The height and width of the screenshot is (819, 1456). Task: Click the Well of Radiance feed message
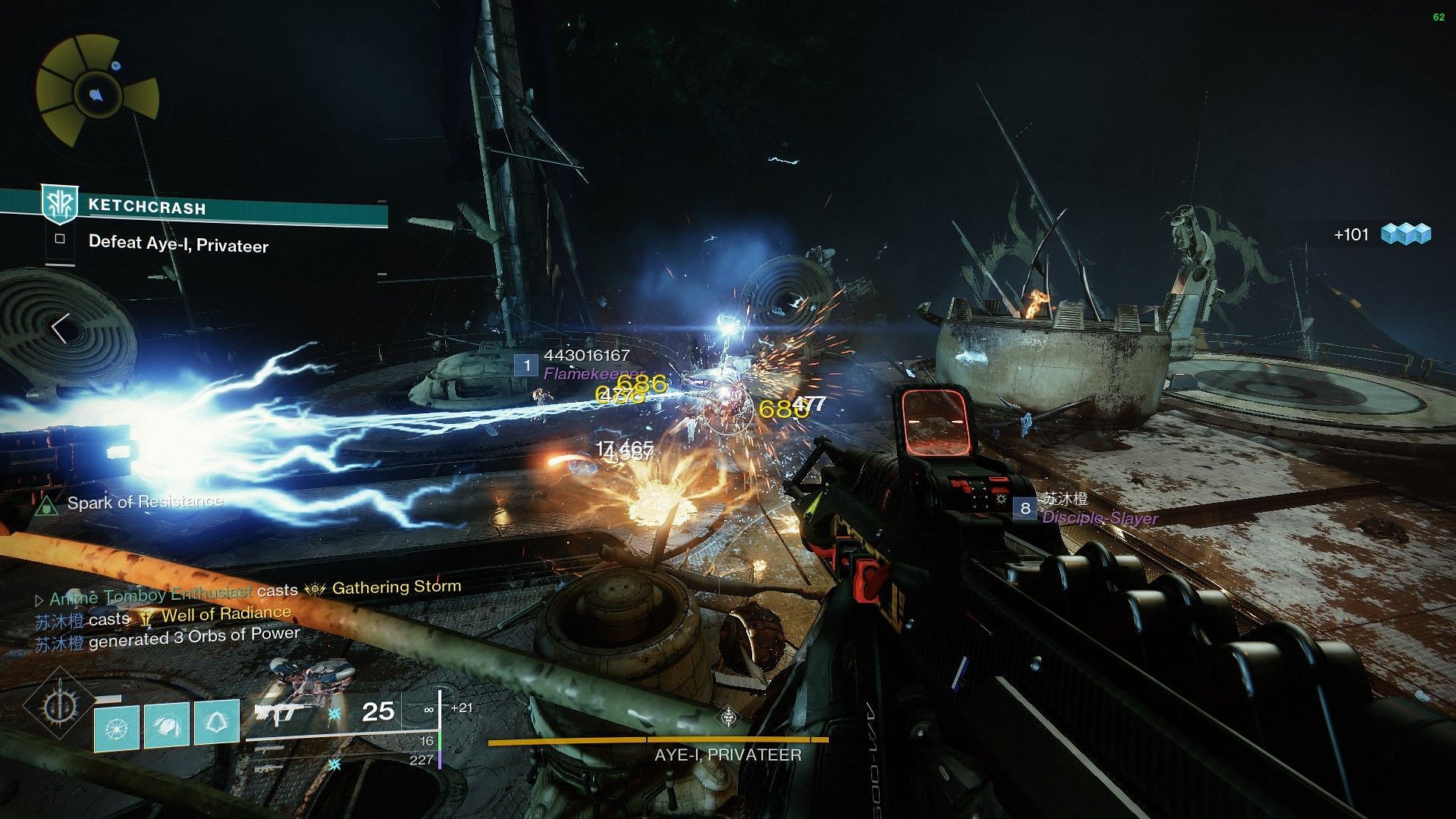(x=225, y=614)
